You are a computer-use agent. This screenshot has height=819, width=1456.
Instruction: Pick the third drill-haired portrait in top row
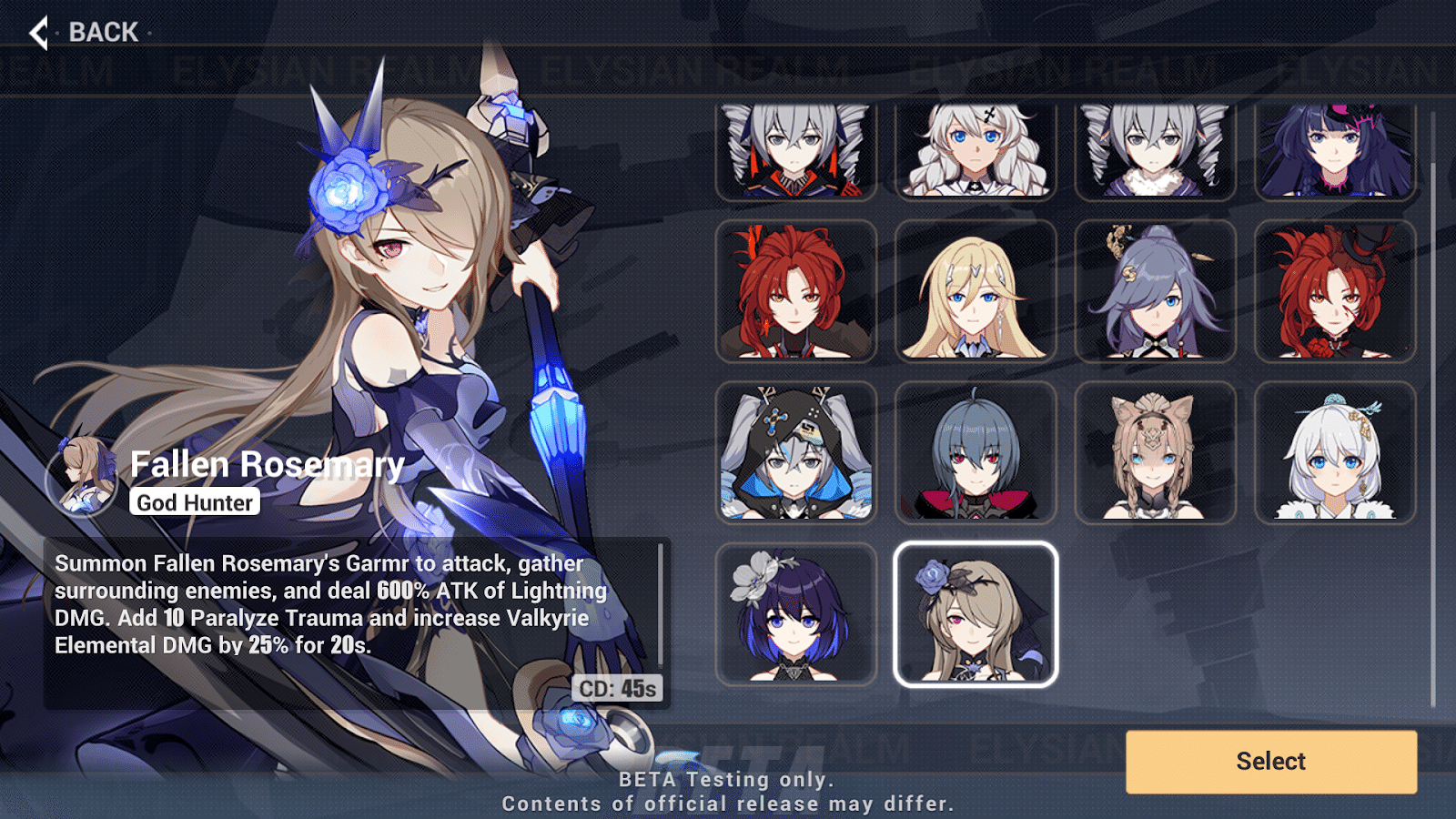(x=1155, y=148)
